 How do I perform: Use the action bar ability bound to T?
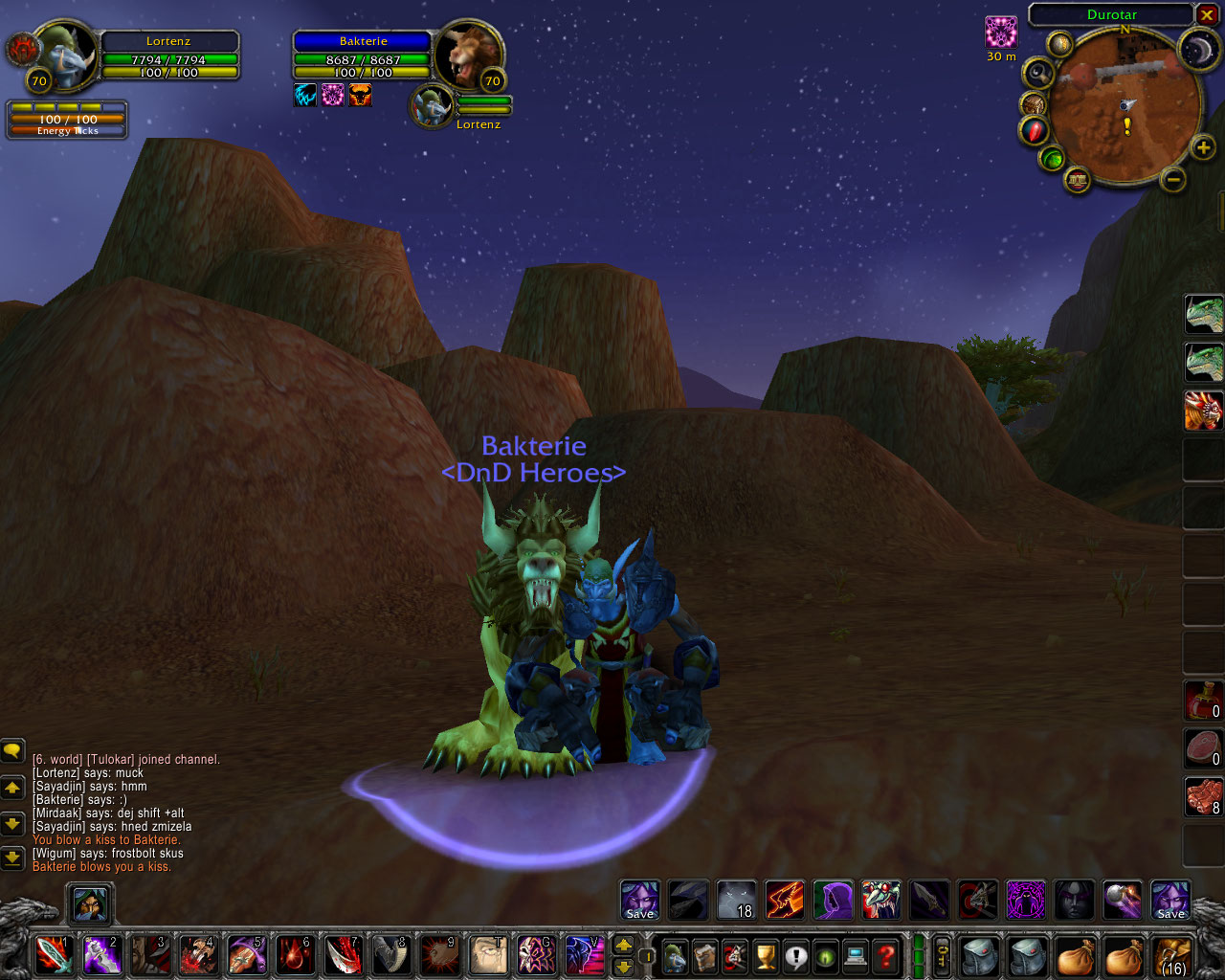pyautogui.click(x=488, y=954)
